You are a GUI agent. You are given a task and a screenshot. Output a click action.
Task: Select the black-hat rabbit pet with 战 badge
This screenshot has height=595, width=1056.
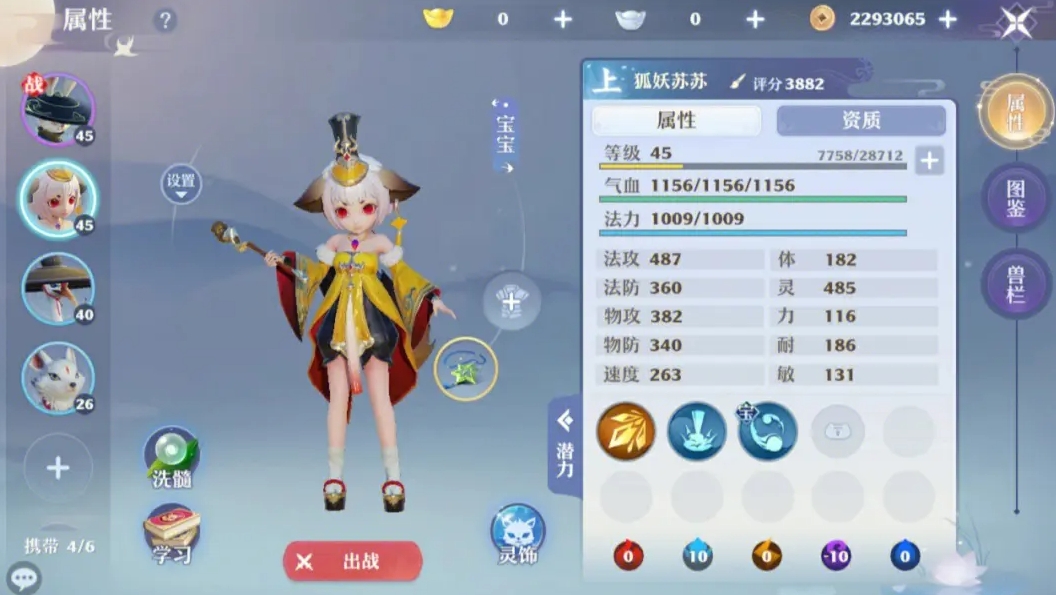[58, 109]
